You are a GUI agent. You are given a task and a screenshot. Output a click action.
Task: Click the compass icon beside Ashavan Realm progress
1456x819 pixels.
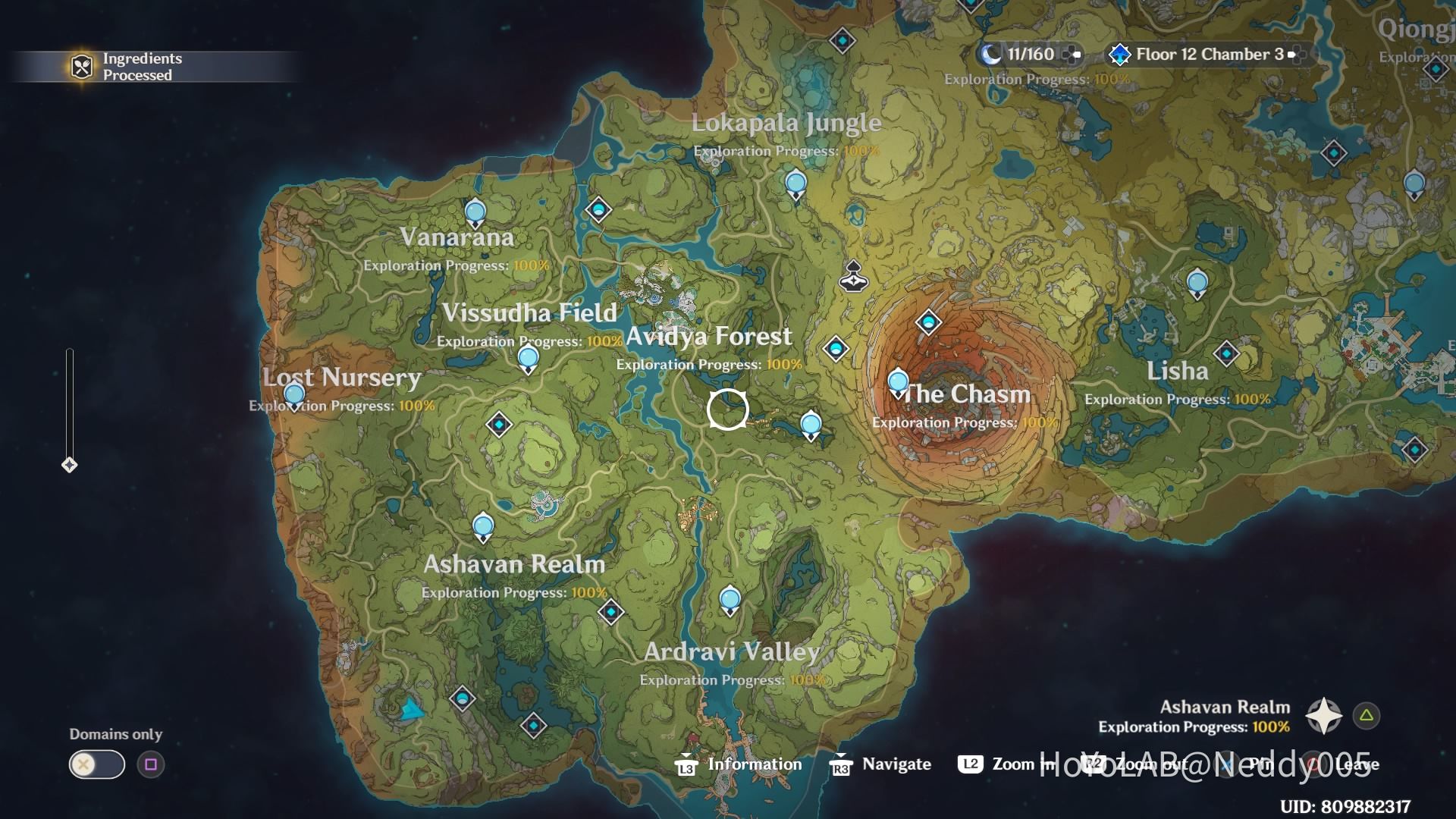point(1323,715)
